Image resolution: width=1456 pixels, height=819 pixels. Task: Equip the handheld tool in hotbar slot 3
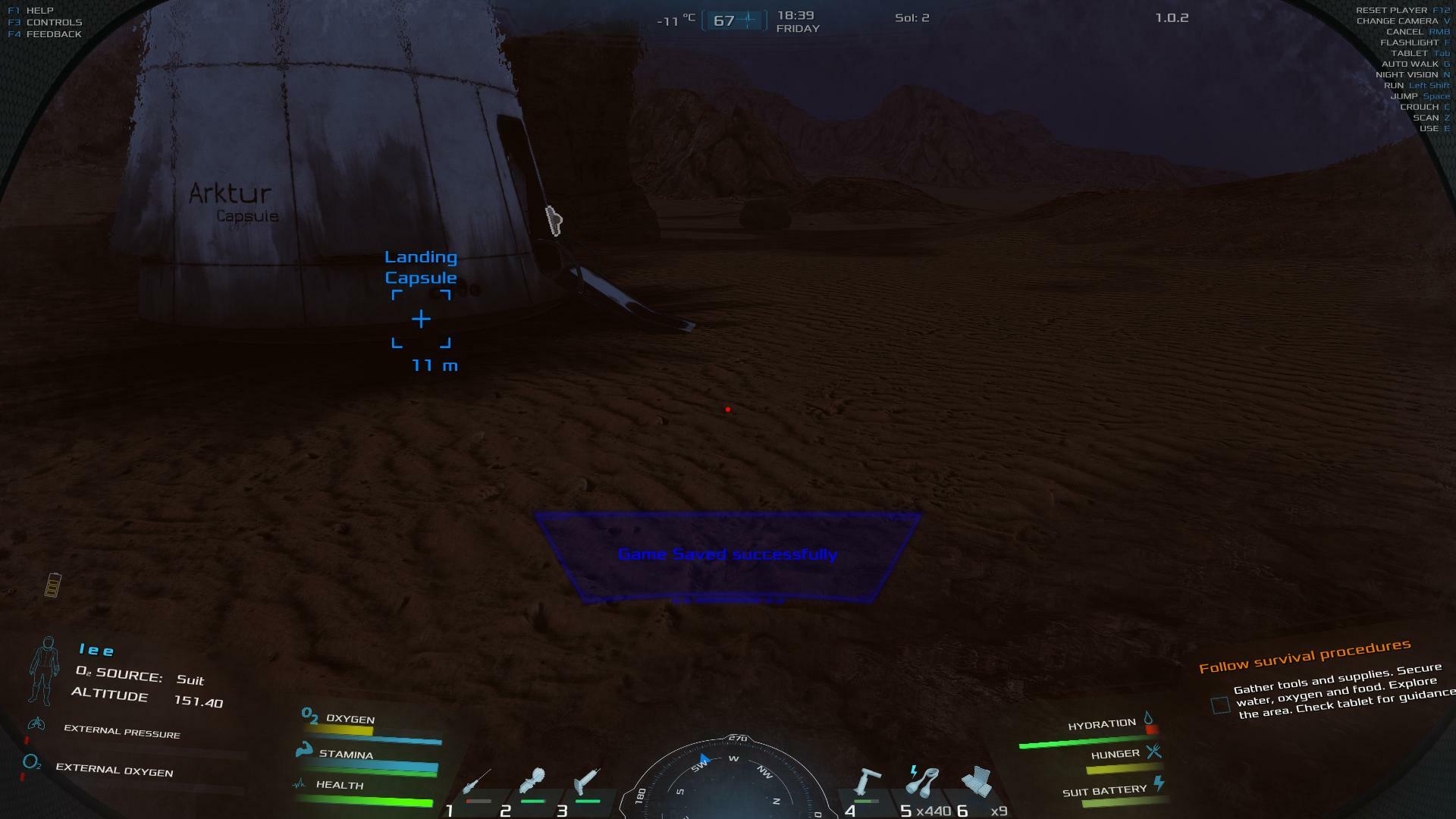click(588, 781)
